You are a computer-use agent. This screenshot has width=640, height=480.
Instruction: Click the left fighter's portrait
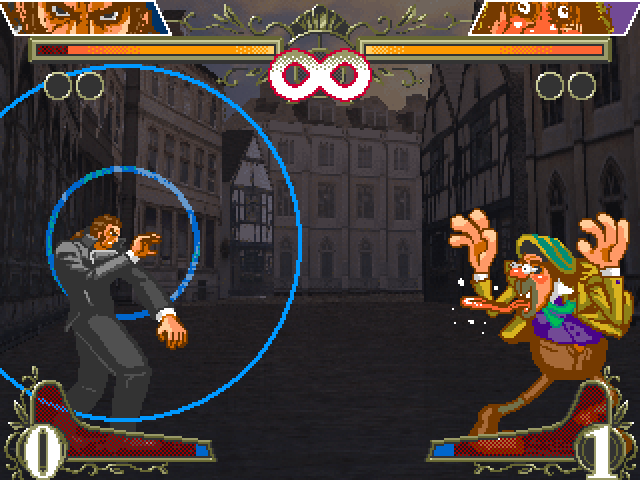(85, 16)
